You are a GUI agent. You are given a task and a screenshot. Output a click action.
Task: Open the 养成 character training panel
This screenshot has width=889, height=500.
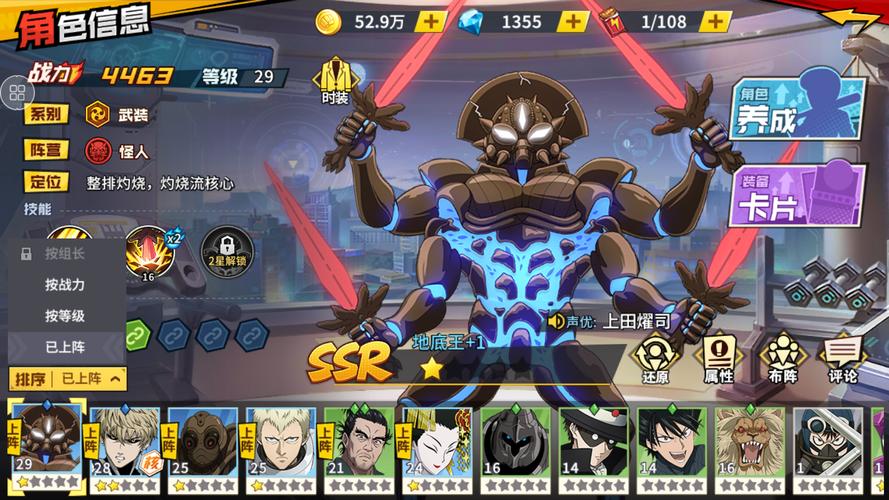(796, 110)
